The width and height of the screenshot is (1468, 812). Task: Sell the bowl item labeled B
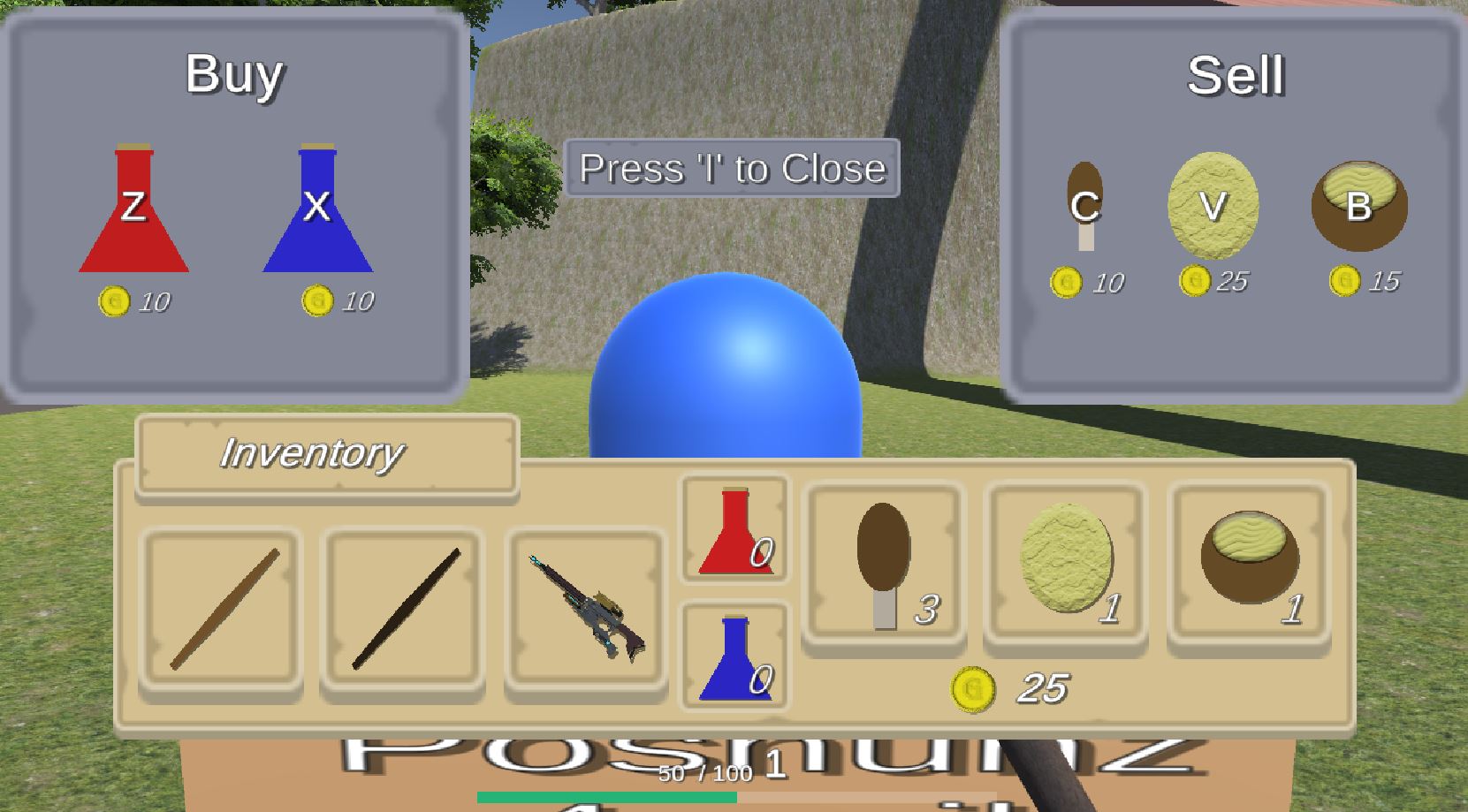pos(1358,205)
